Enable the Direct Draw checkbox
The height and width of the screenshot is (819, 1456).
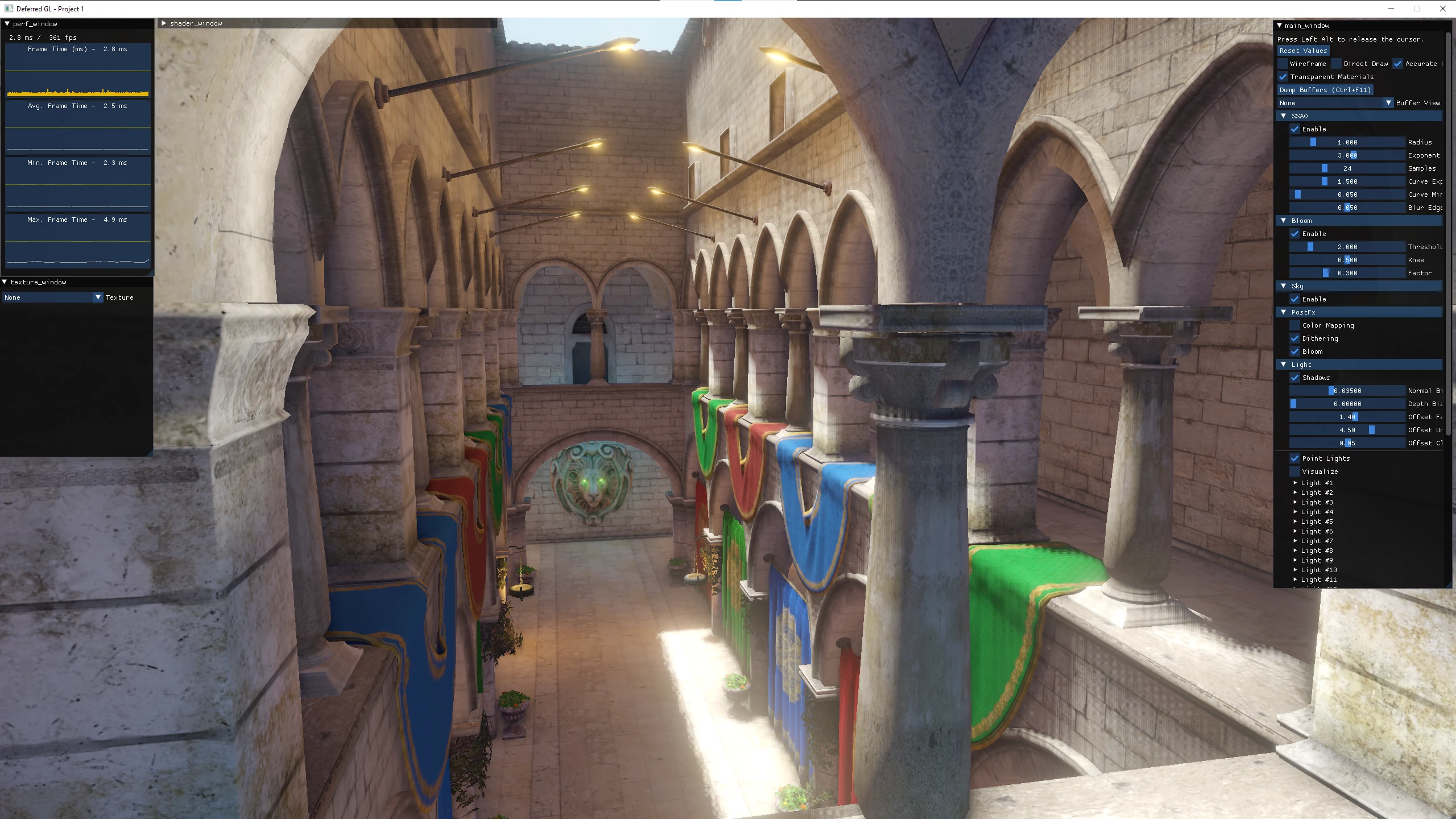tap(1337, 64)
